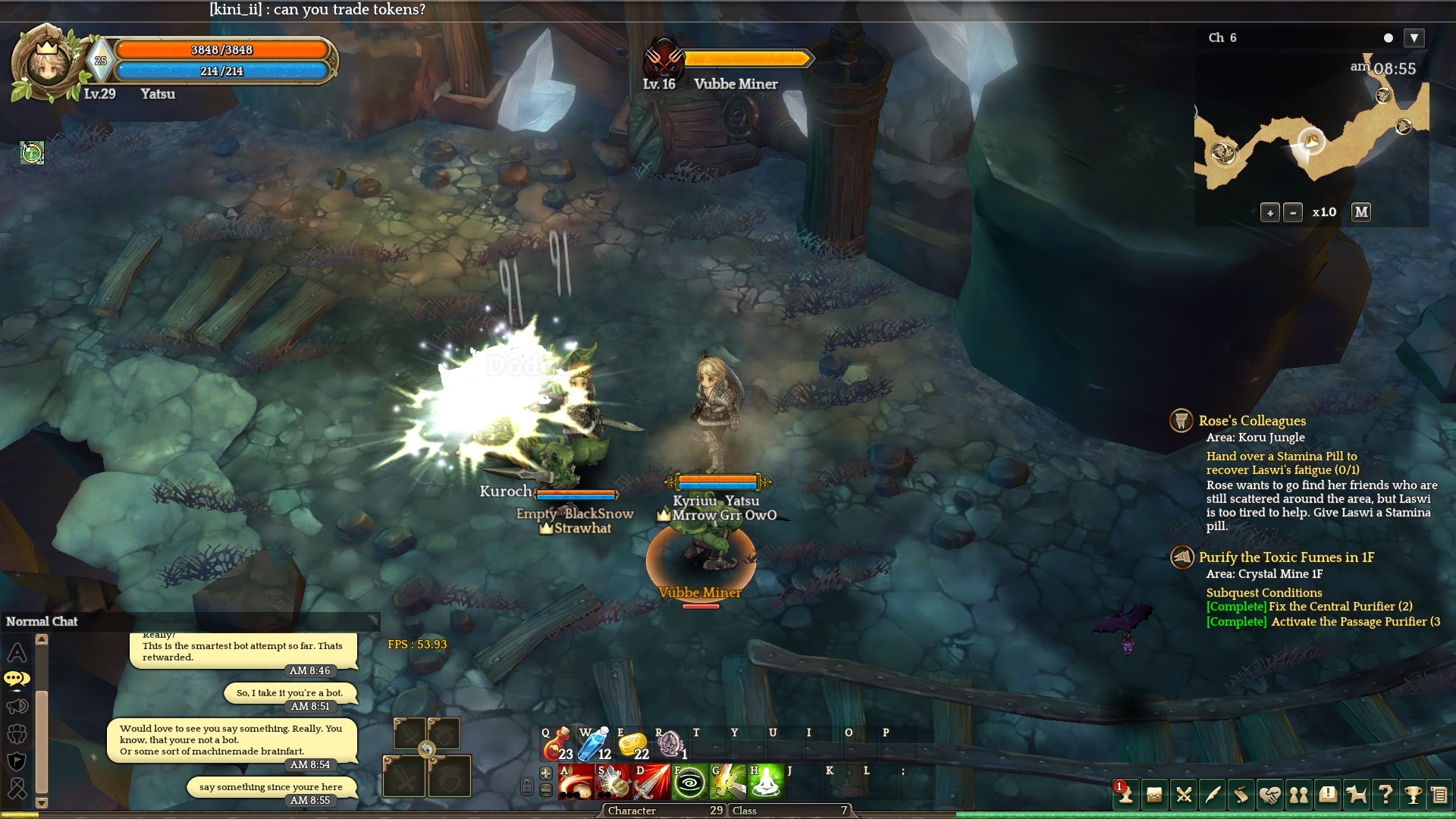This screenshot has width=1456, height=819.
Task: Select the Rose's Colleagues quest tracker
Action: point(1252,421)
